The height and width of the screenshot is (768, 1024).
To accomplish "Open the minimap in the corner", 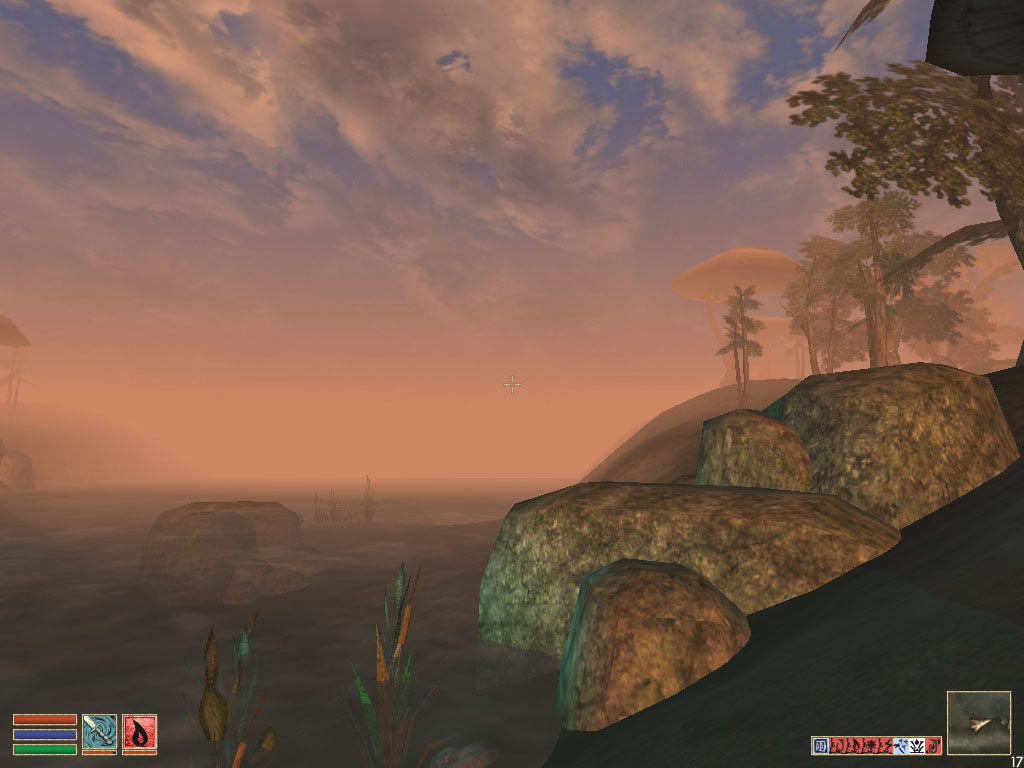I will tap(978, 722).
